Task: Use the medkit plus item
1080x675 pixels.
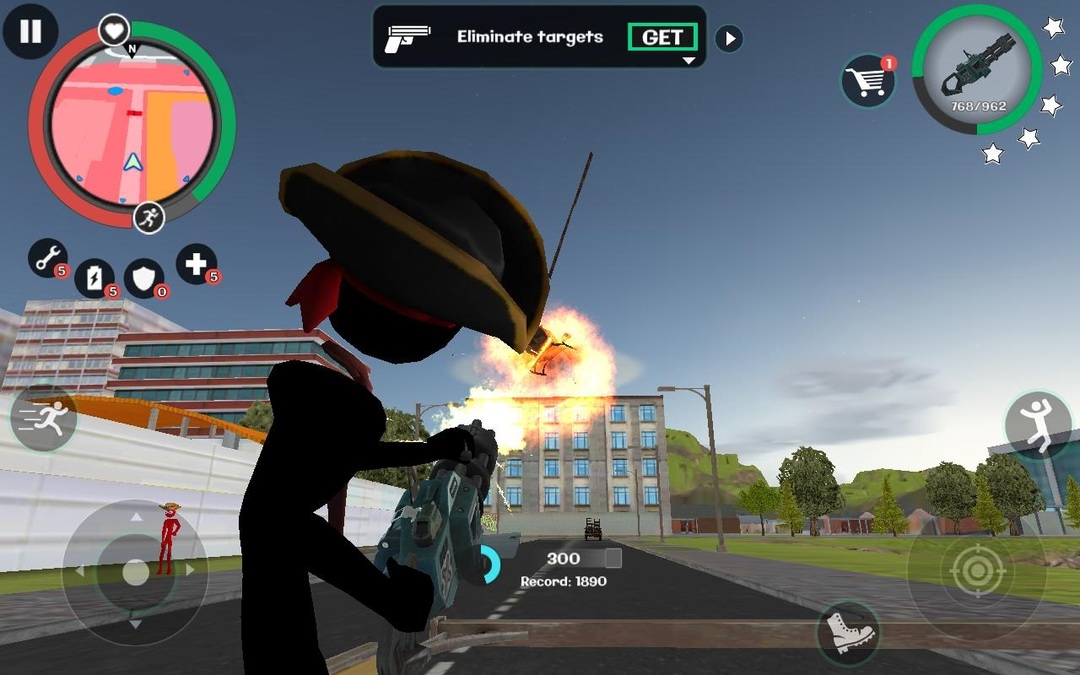Action: (196, 264)
